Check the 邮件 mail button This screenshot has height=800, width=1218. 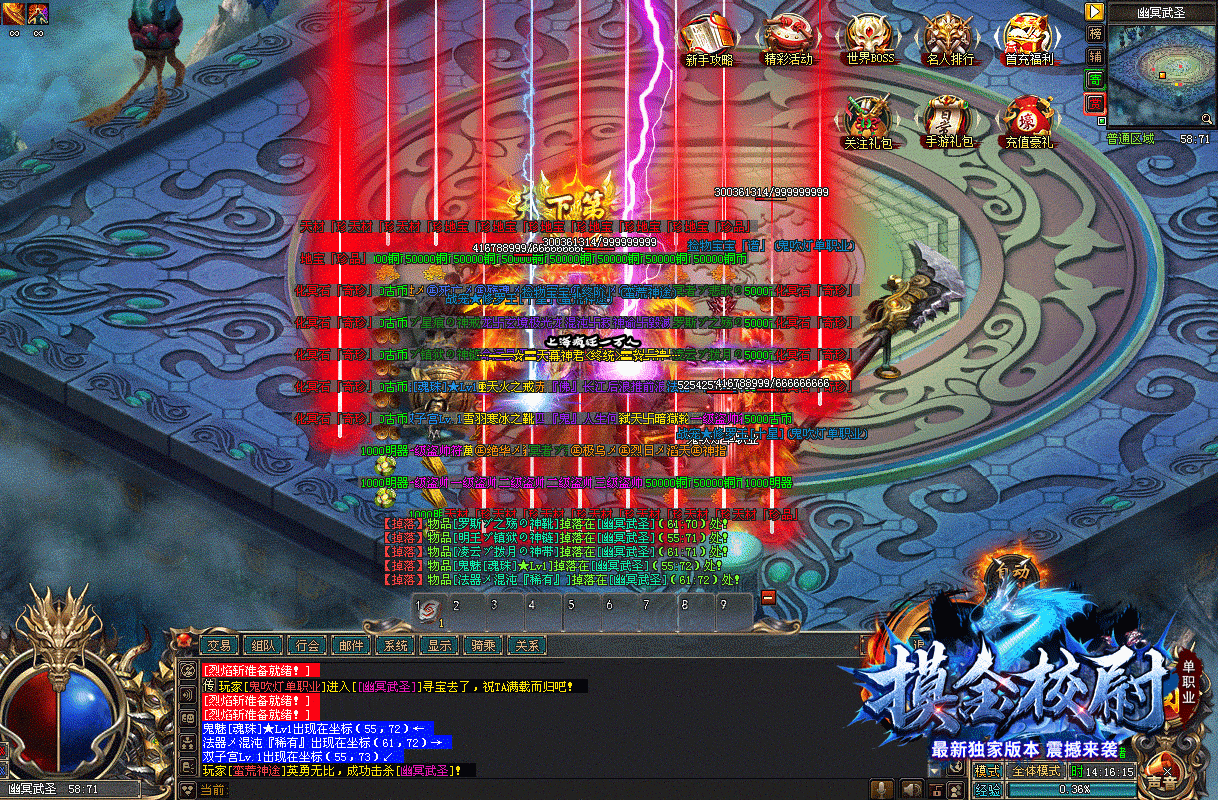[x=350, y=646]
